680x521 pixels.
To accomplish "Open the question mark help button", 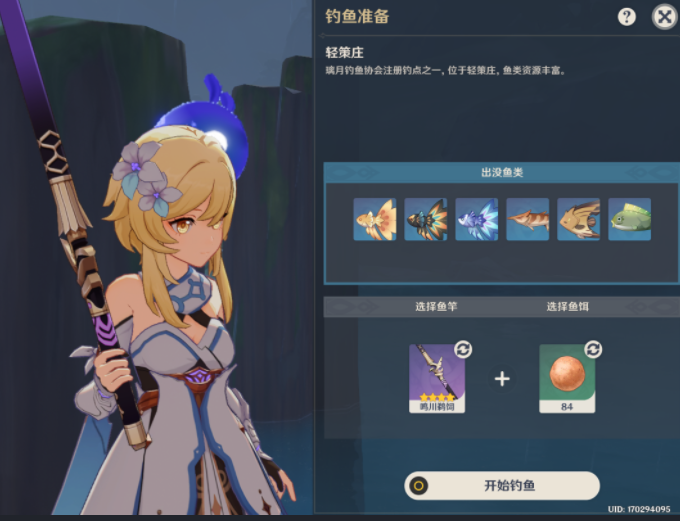I will tap(627, 16).
